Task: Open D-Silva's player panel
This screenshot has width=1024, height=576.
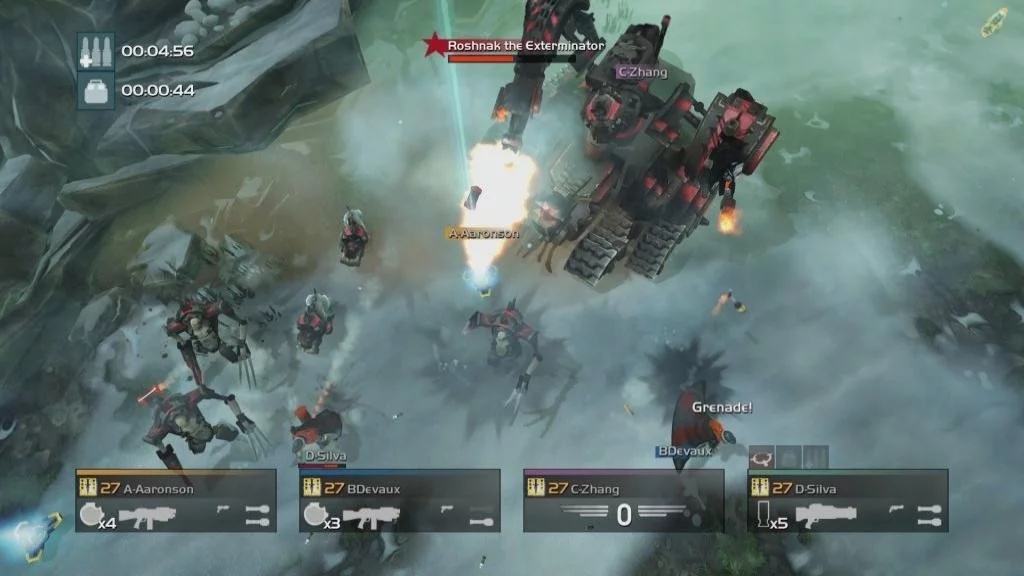Action: pyautogui.click(x=848, y=500)
